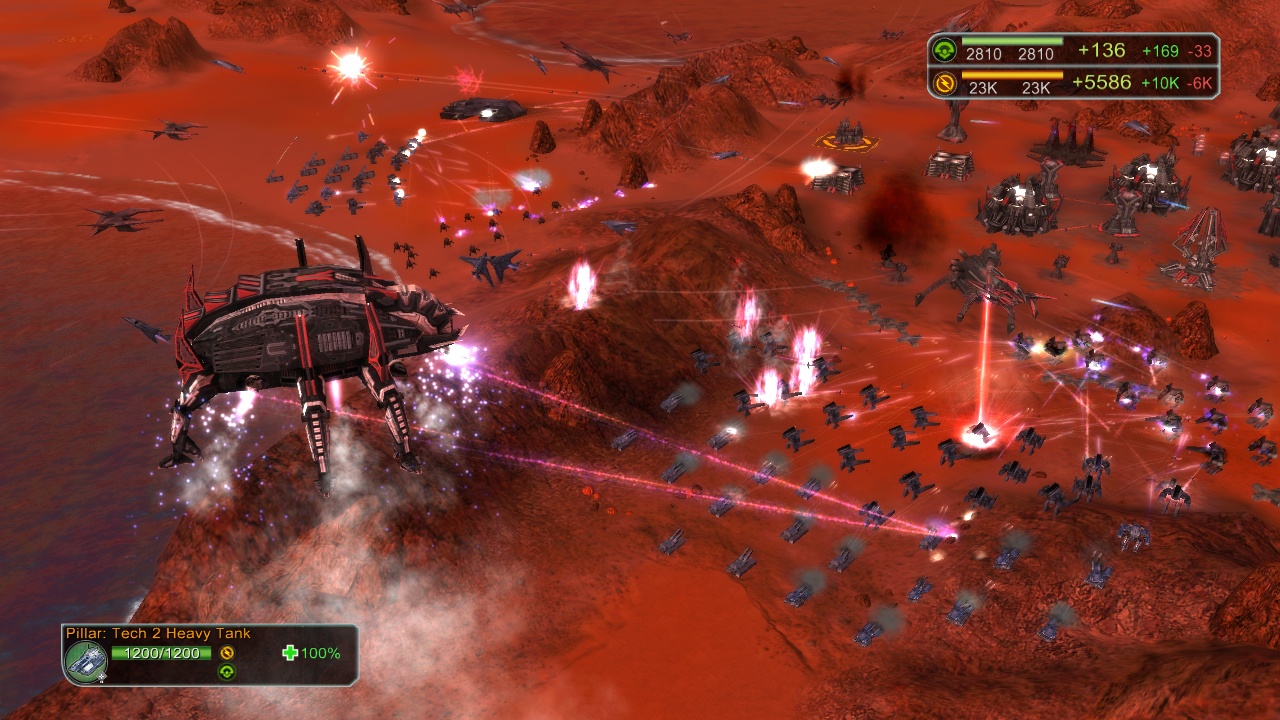Screen dimensions: 1280x720
Task: Click the energy cost icon in the Pillar panel
Action: 227,653
